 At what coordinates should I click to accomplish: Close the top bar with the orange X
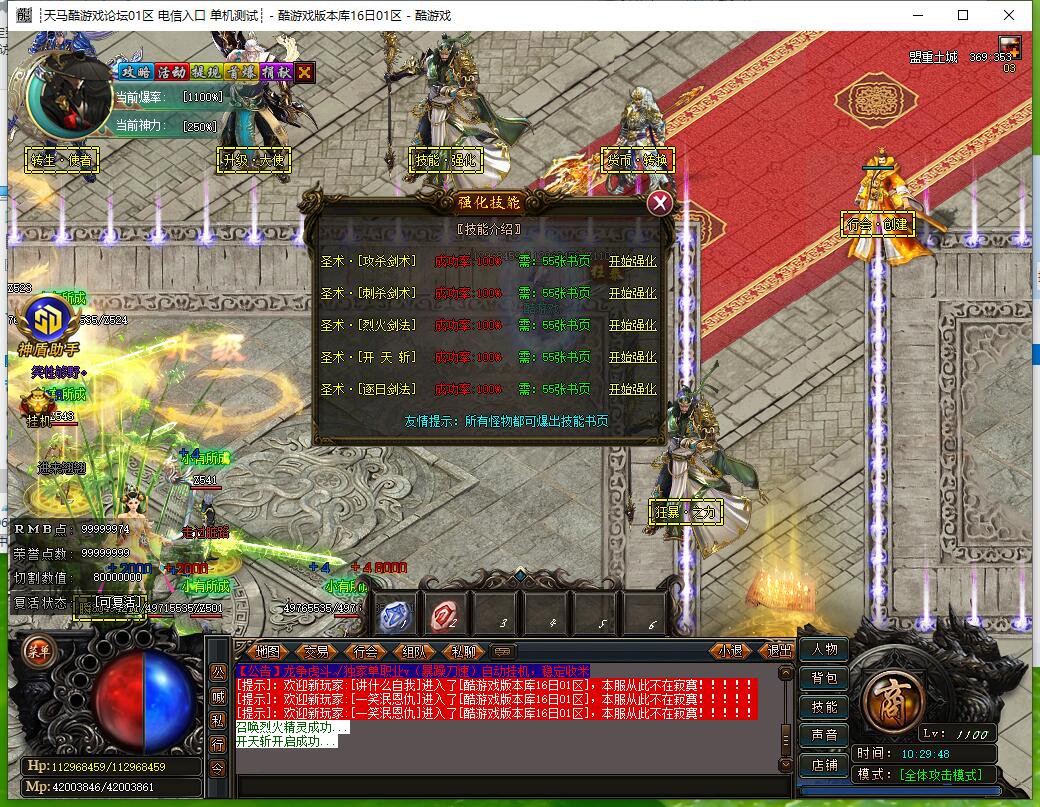(305, 72)
